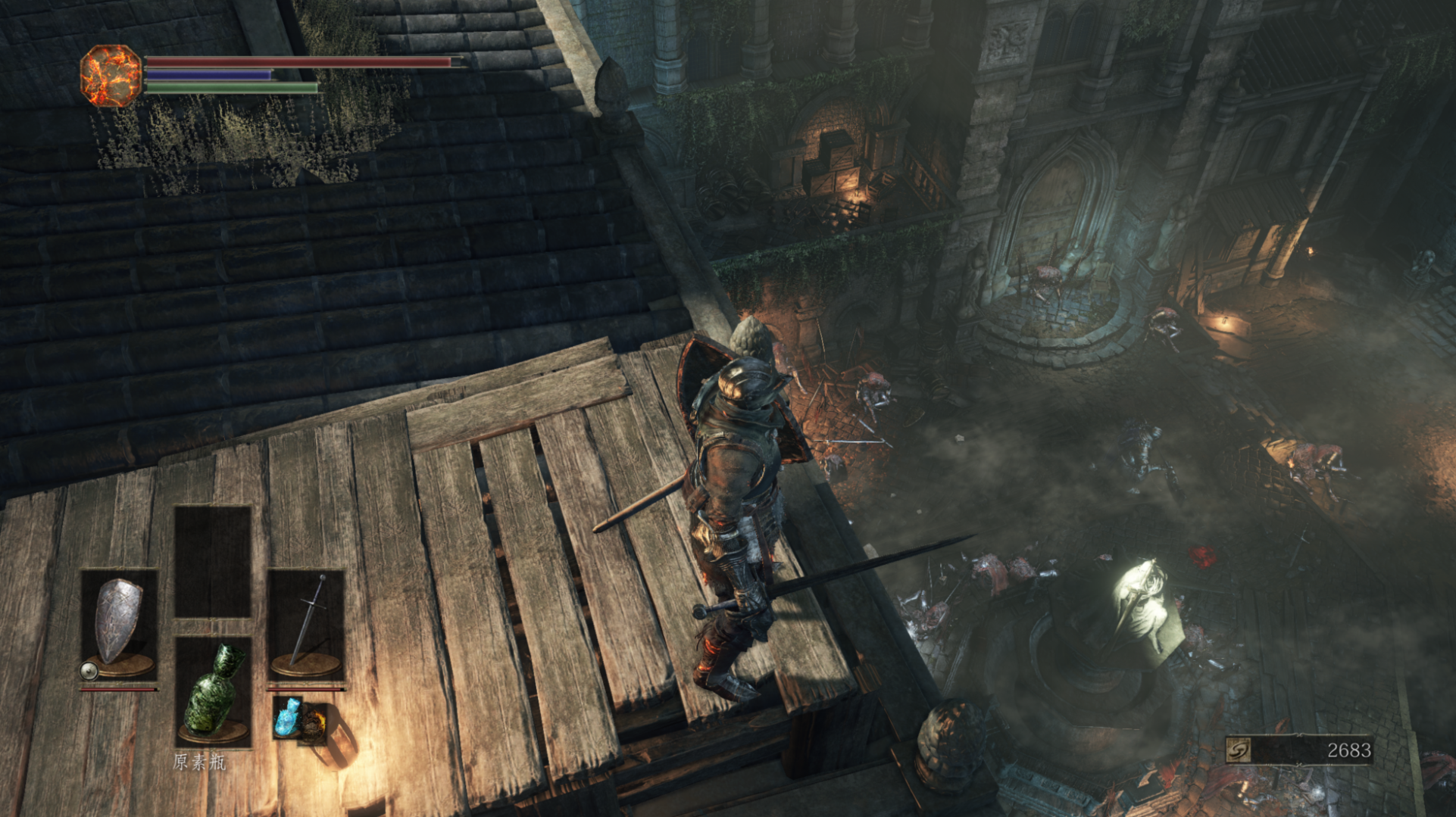Click the small blue Ashen Estus Flask icon
The height and width of the screenshot is (817, 1456).
(x=288, y=717)
